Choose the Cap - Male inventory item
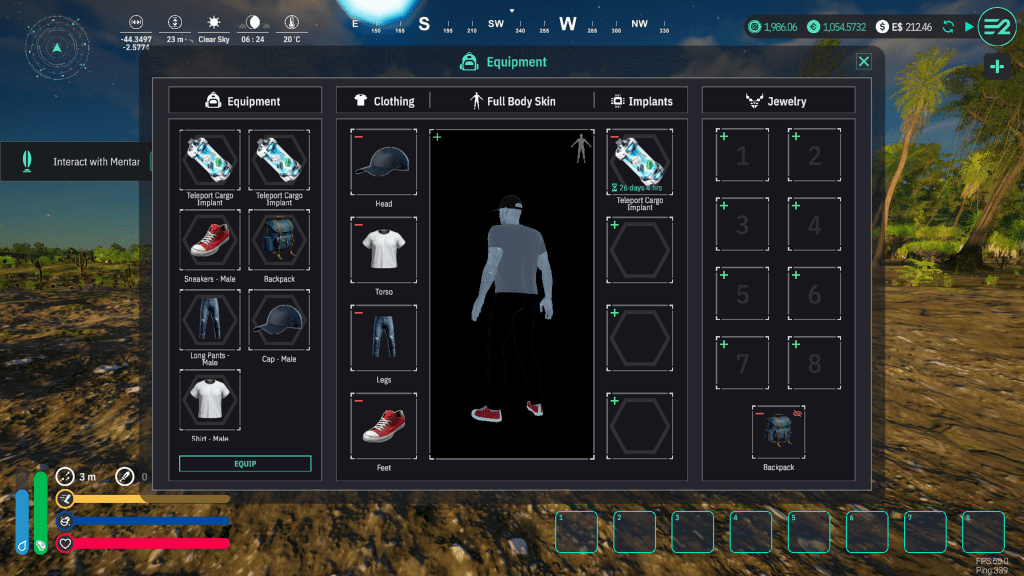This screenshot has width=1024, height=576. click(x=279, y=320)
